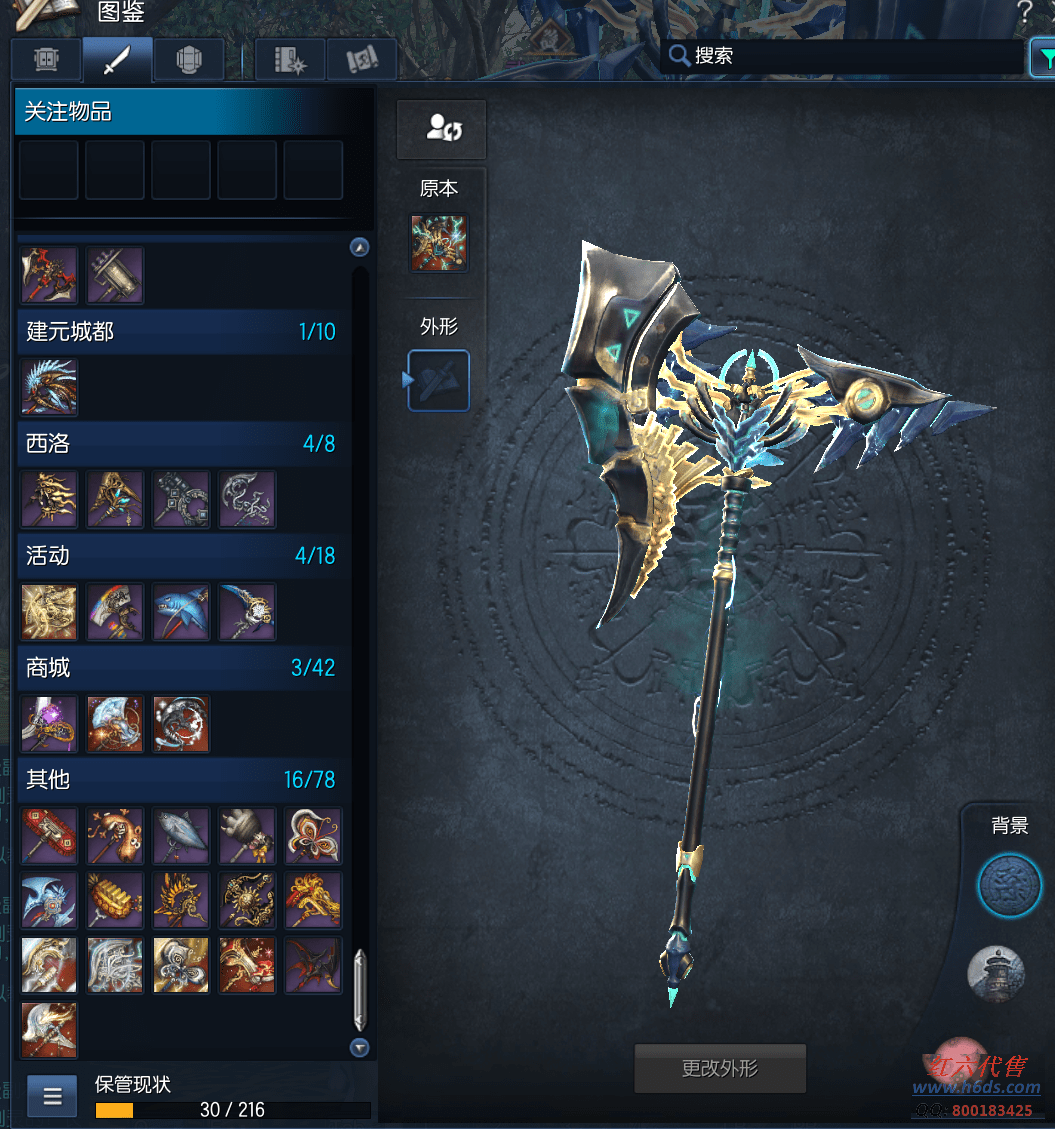
Task: Click the list scroll-down arrow
Action: 360,1047
